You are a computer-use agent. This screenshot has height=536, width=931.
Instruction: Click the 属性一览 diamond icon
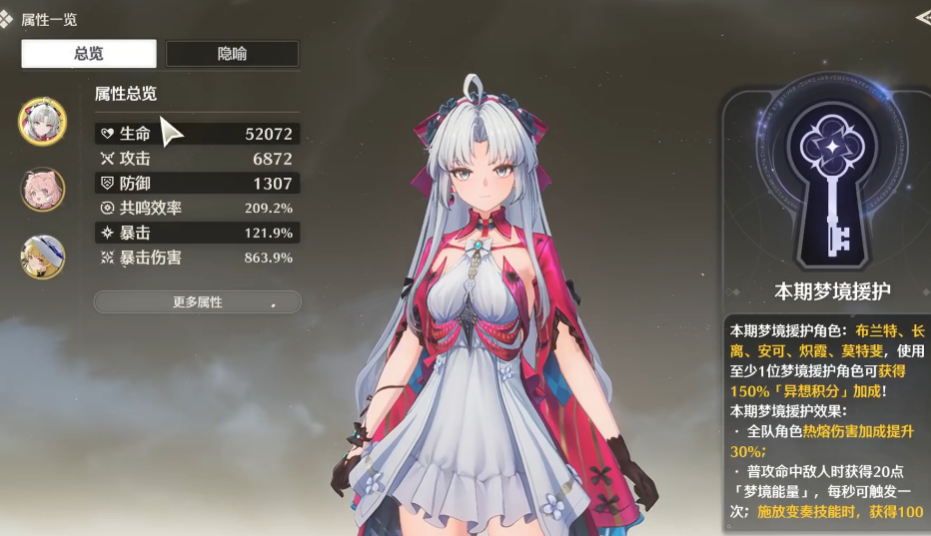pyautogui.click(x=8, y=19)
